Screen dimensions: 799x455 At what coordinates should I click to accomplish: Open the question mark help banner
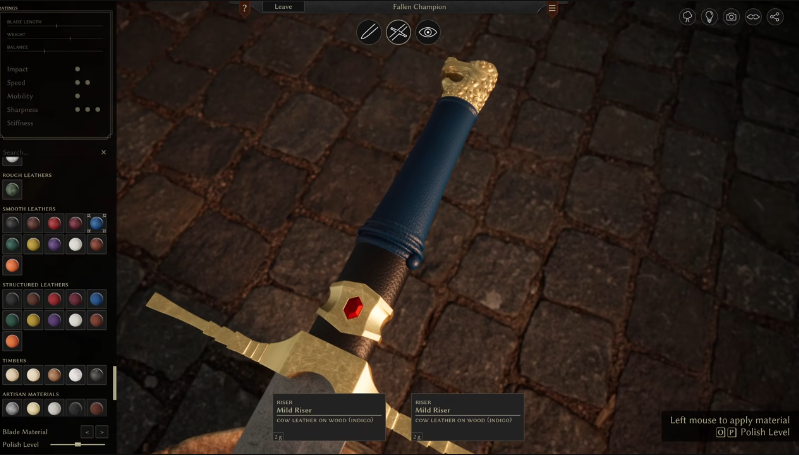[245, 8]
